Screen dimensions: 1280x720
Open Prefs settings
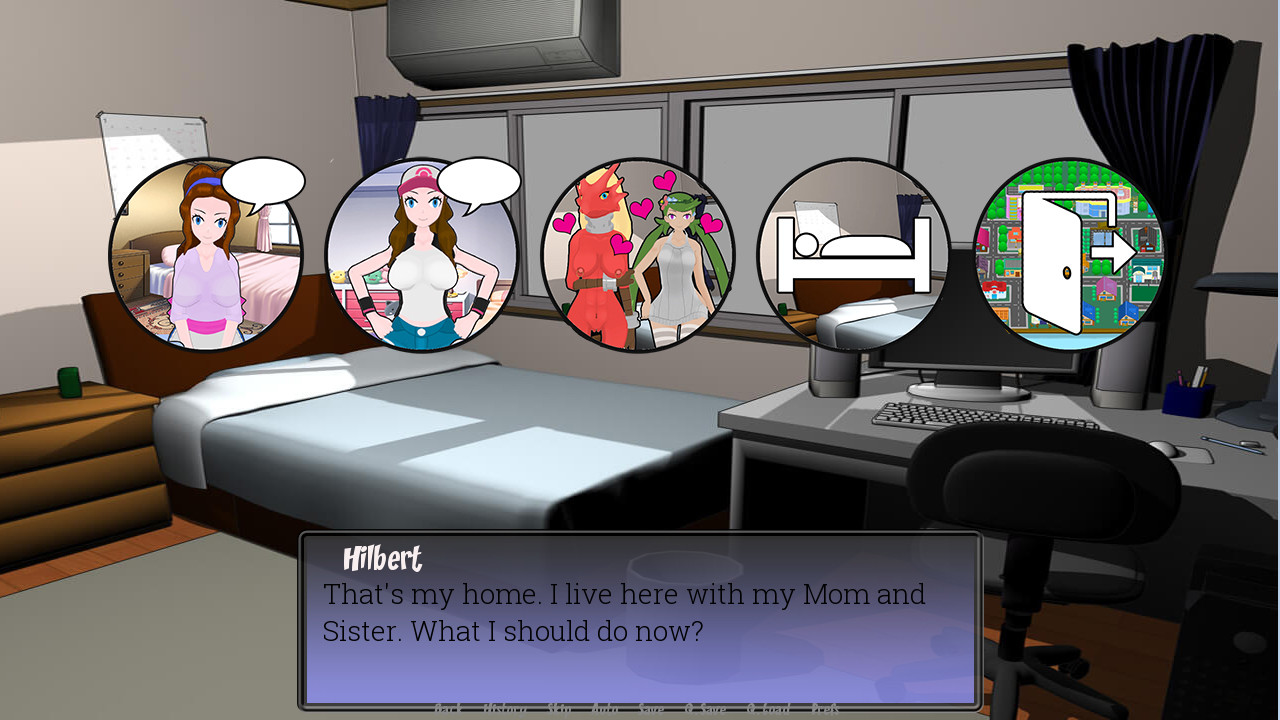click(826, 710)
